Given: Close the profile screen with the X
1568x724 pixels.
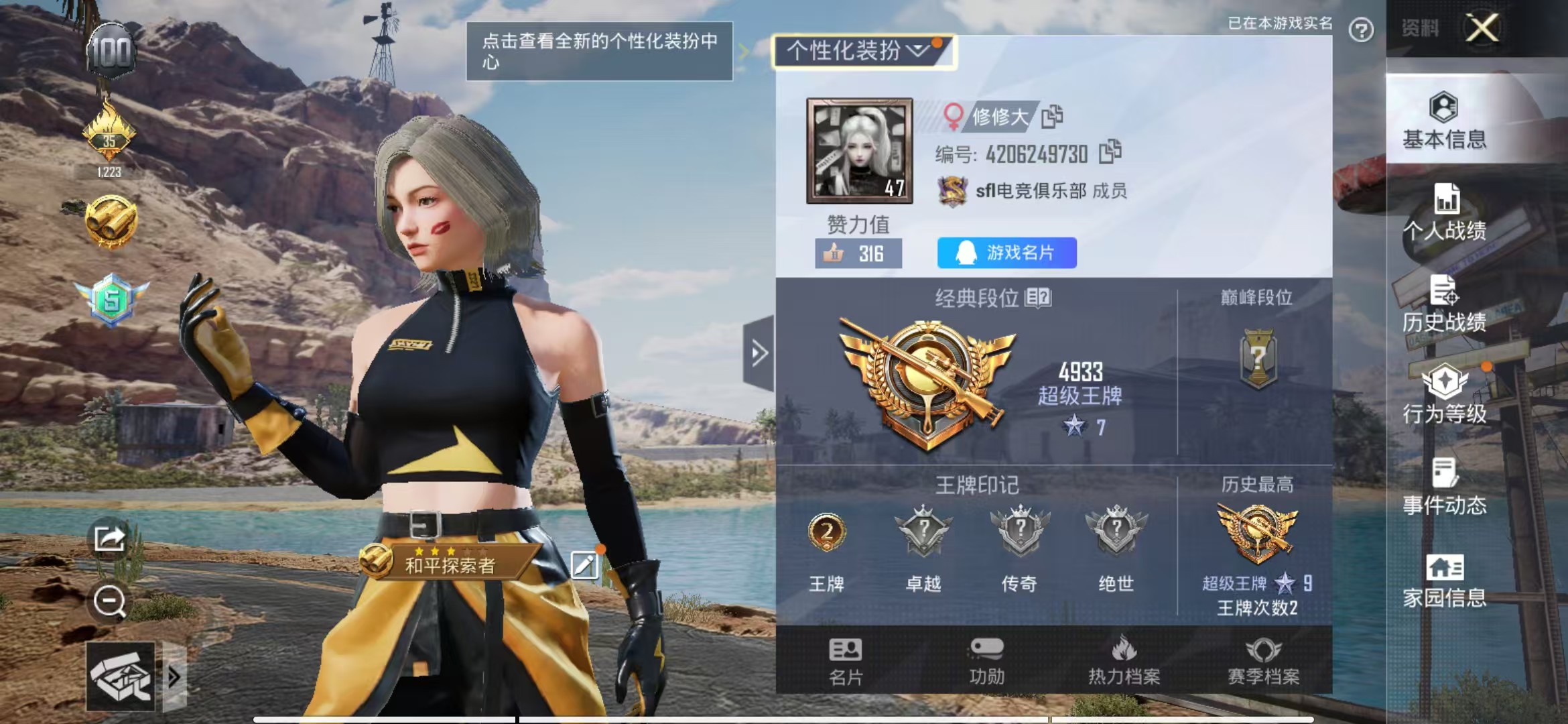Looking at the screenshot, I should [x=1482, y=28].
